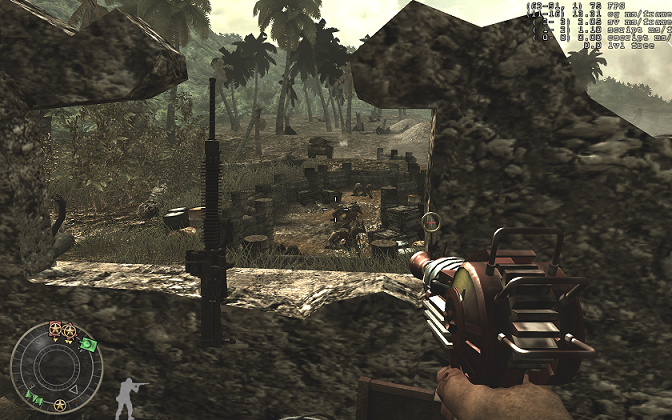Select the lone gold star marker at the compass bottom
This screenshot has height=420, width=672.
[60, 405]
